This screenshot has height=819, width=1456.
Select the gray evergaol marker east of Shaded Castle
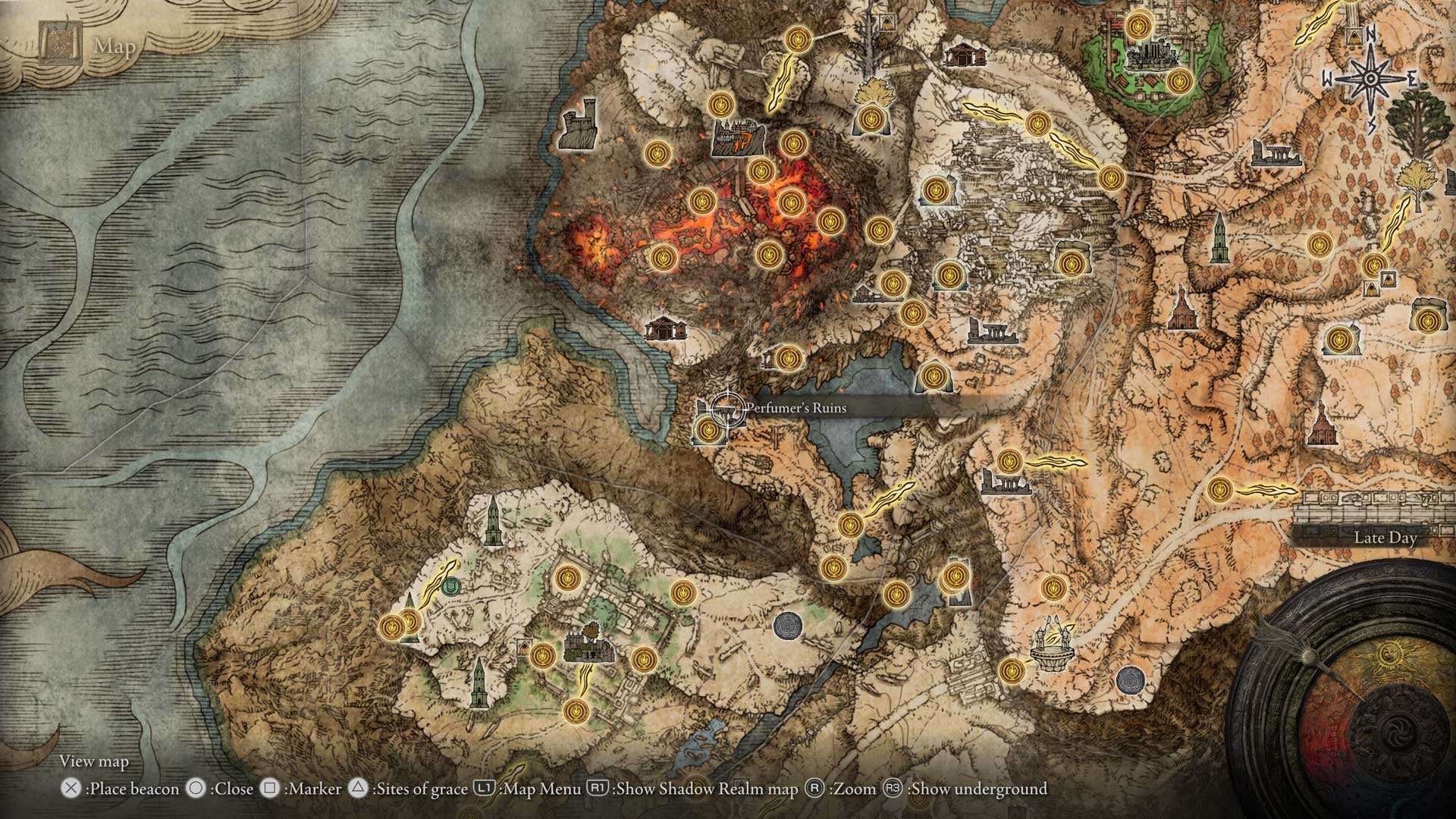(787, 625)
